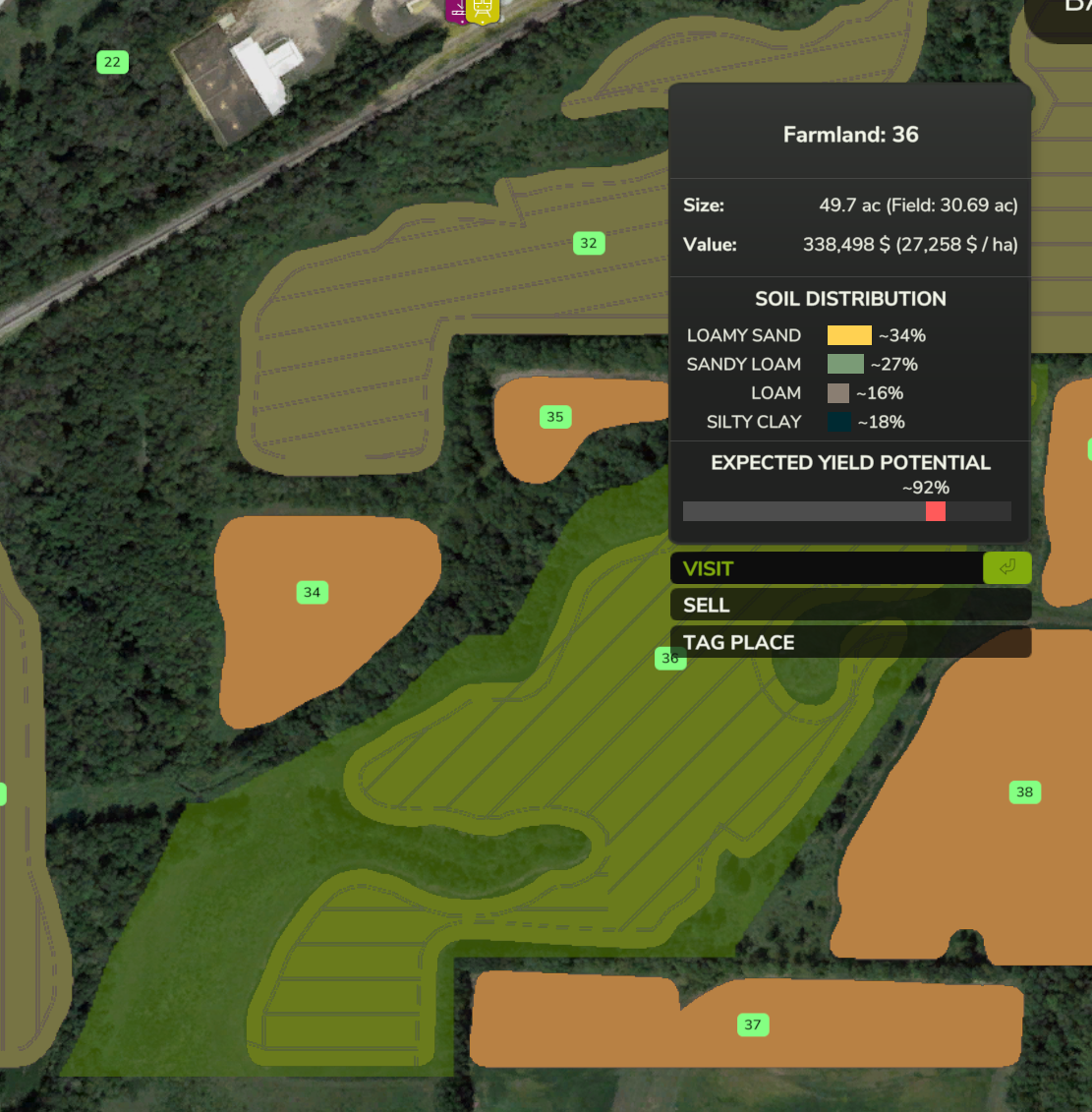Click the yellow train station map icon
Screen dimensions: 1092x1112
tap(483, 10)
